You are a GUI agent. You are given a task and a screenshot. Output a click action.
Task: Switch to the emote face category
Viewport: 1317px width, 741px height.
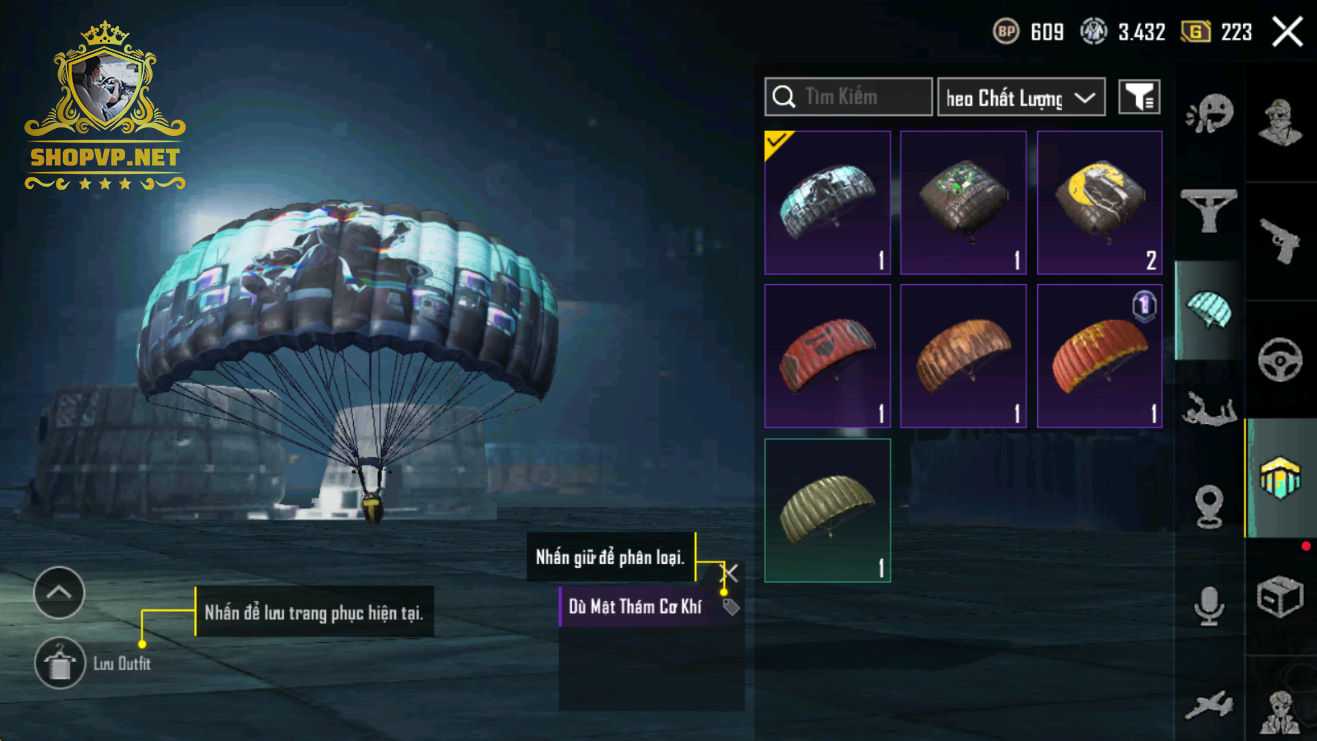1209,114
